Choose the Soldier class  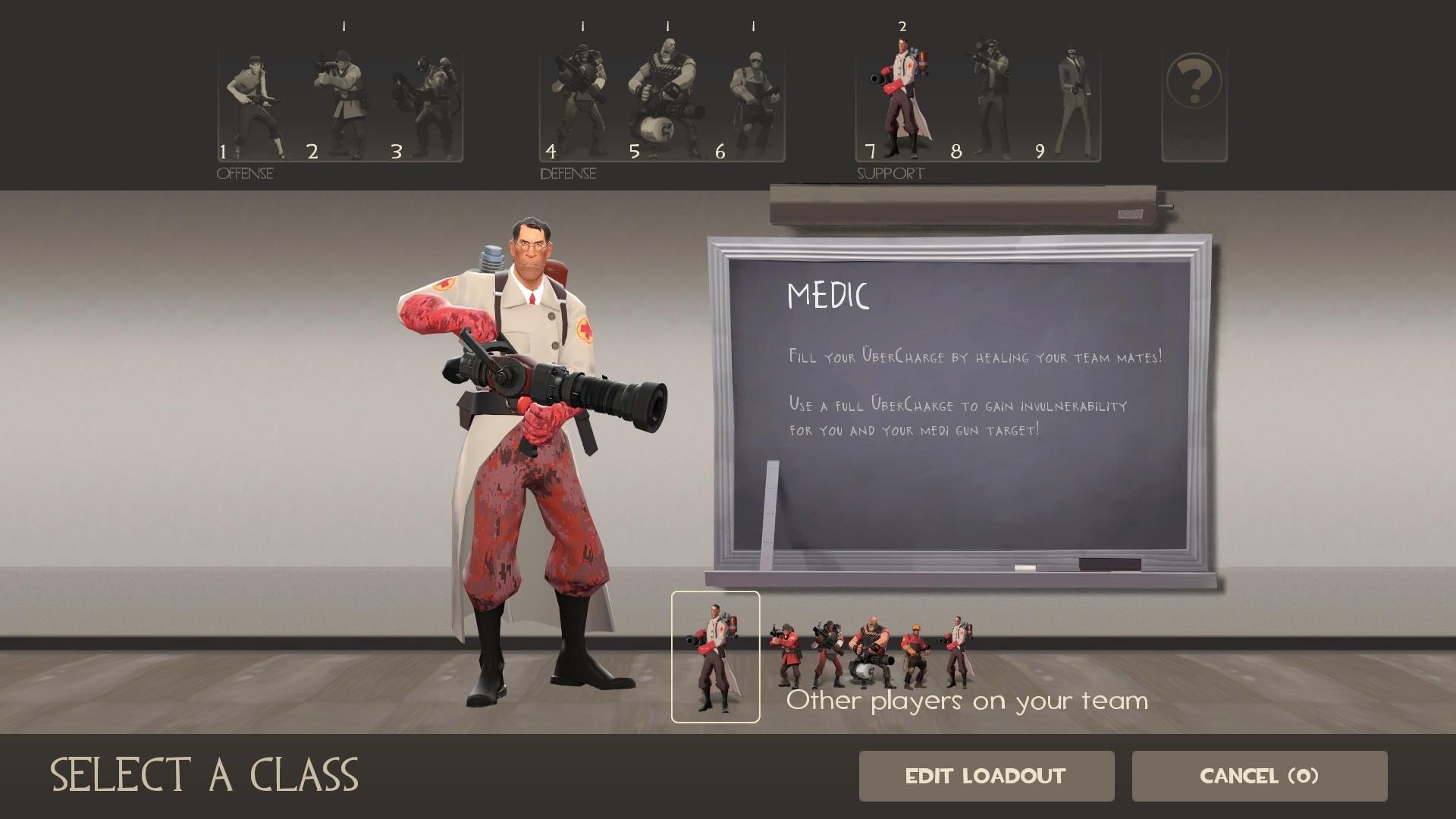[340, 105]
